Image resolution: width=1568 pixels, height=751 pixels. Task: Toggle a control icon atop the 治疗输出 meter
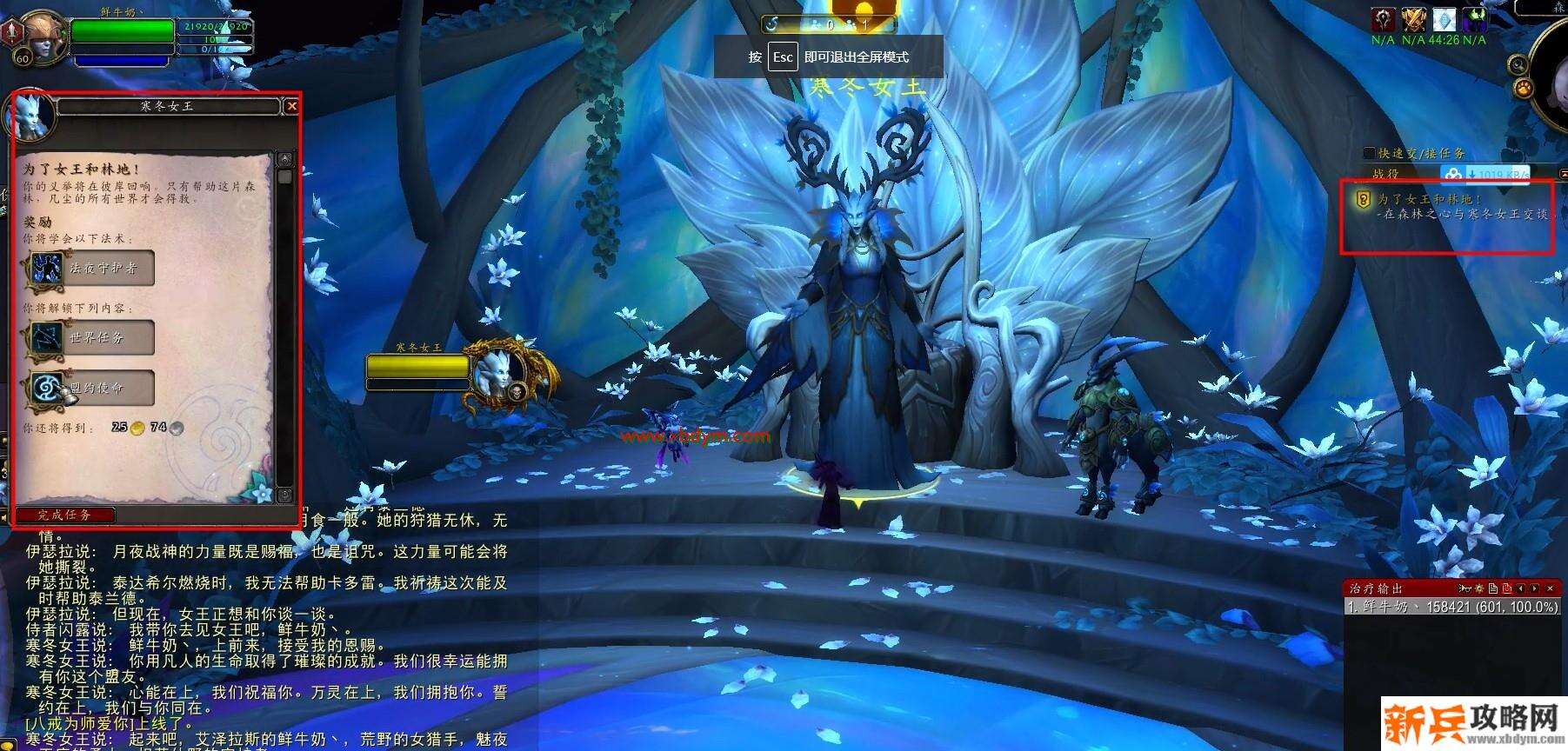(1478, 589)
